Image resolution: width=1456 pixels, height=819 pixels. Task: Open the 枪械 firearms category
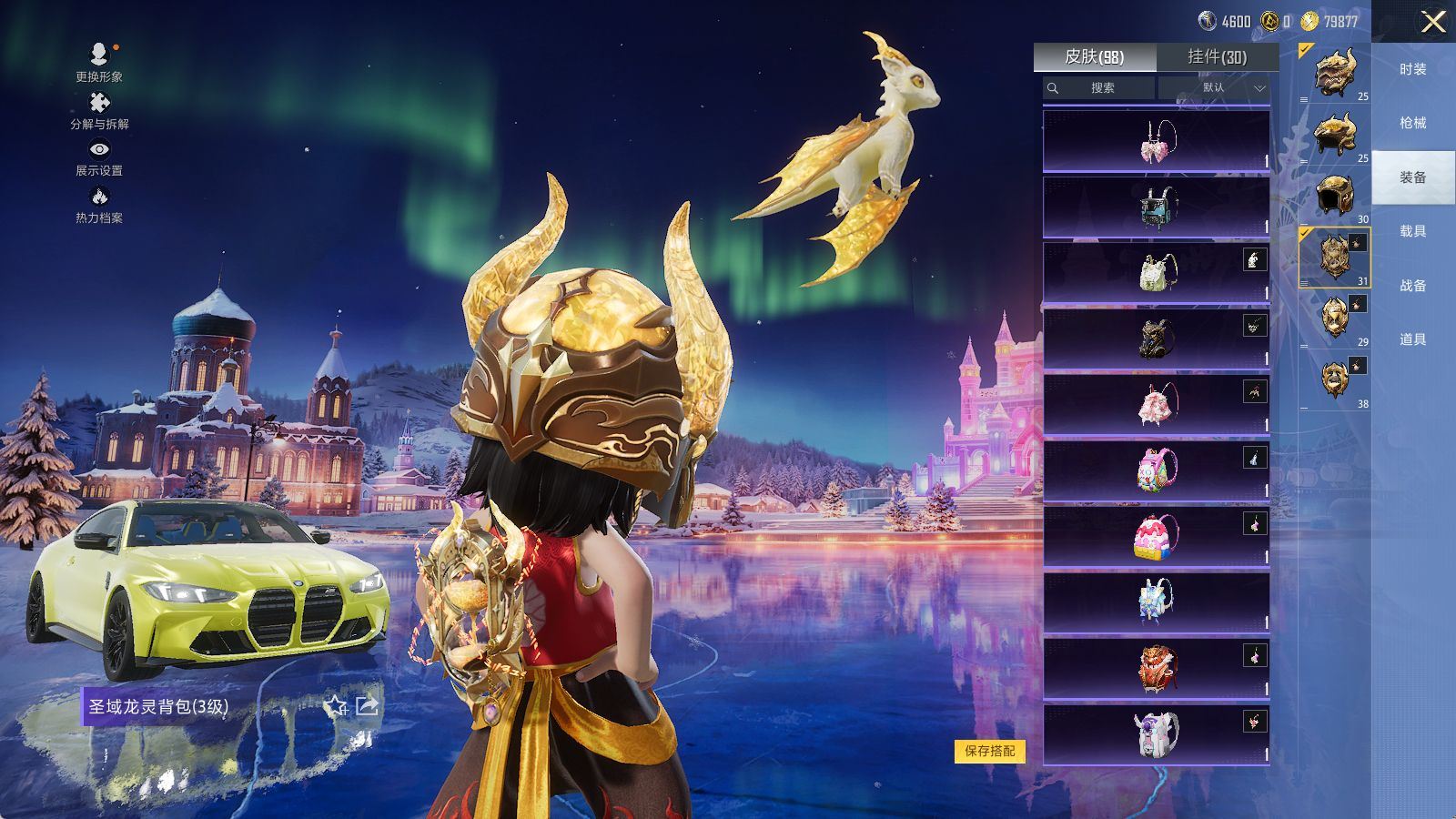1412,123
